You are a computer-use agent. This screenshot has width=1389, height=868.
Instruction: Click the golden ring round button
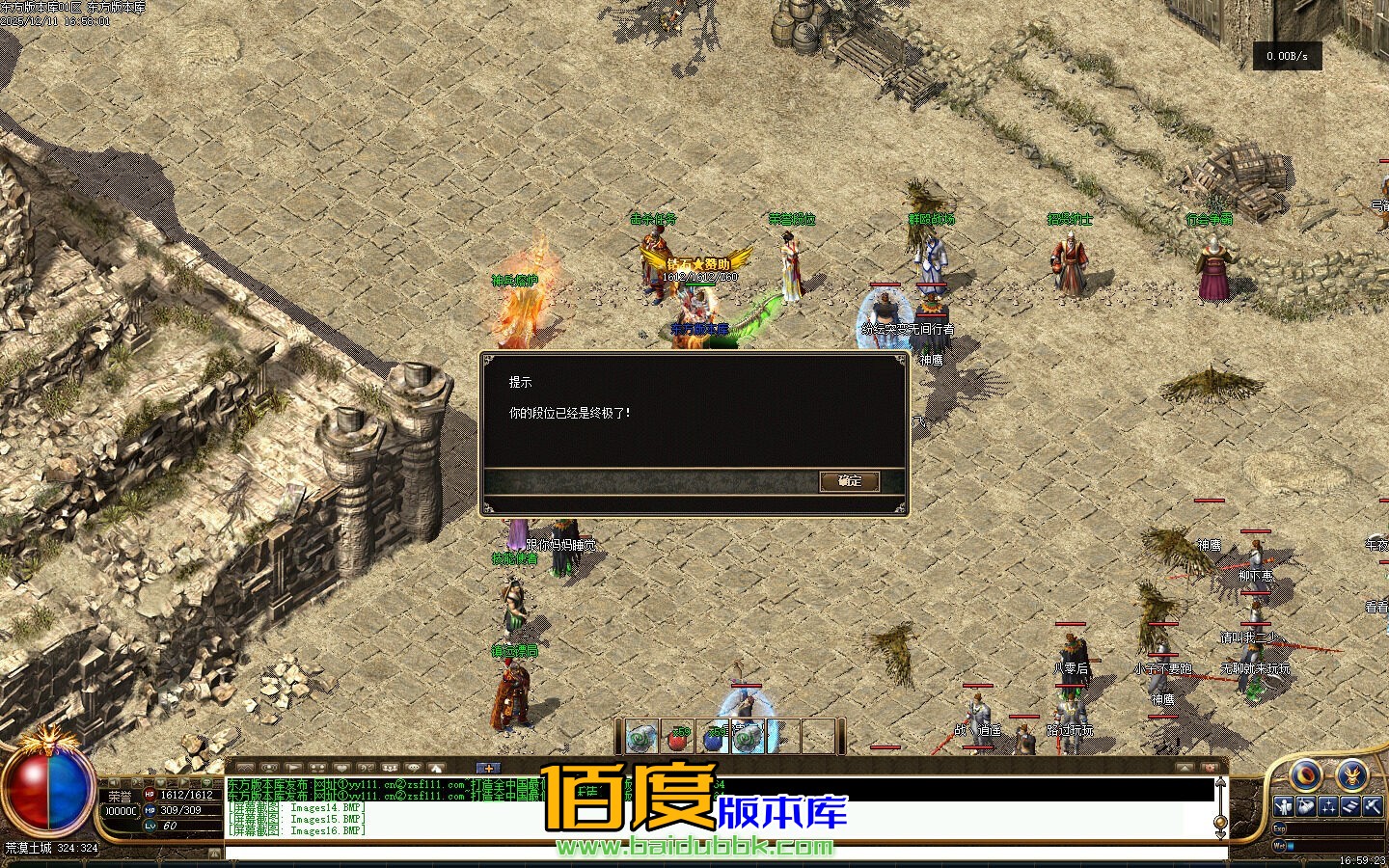point(1307,774)
